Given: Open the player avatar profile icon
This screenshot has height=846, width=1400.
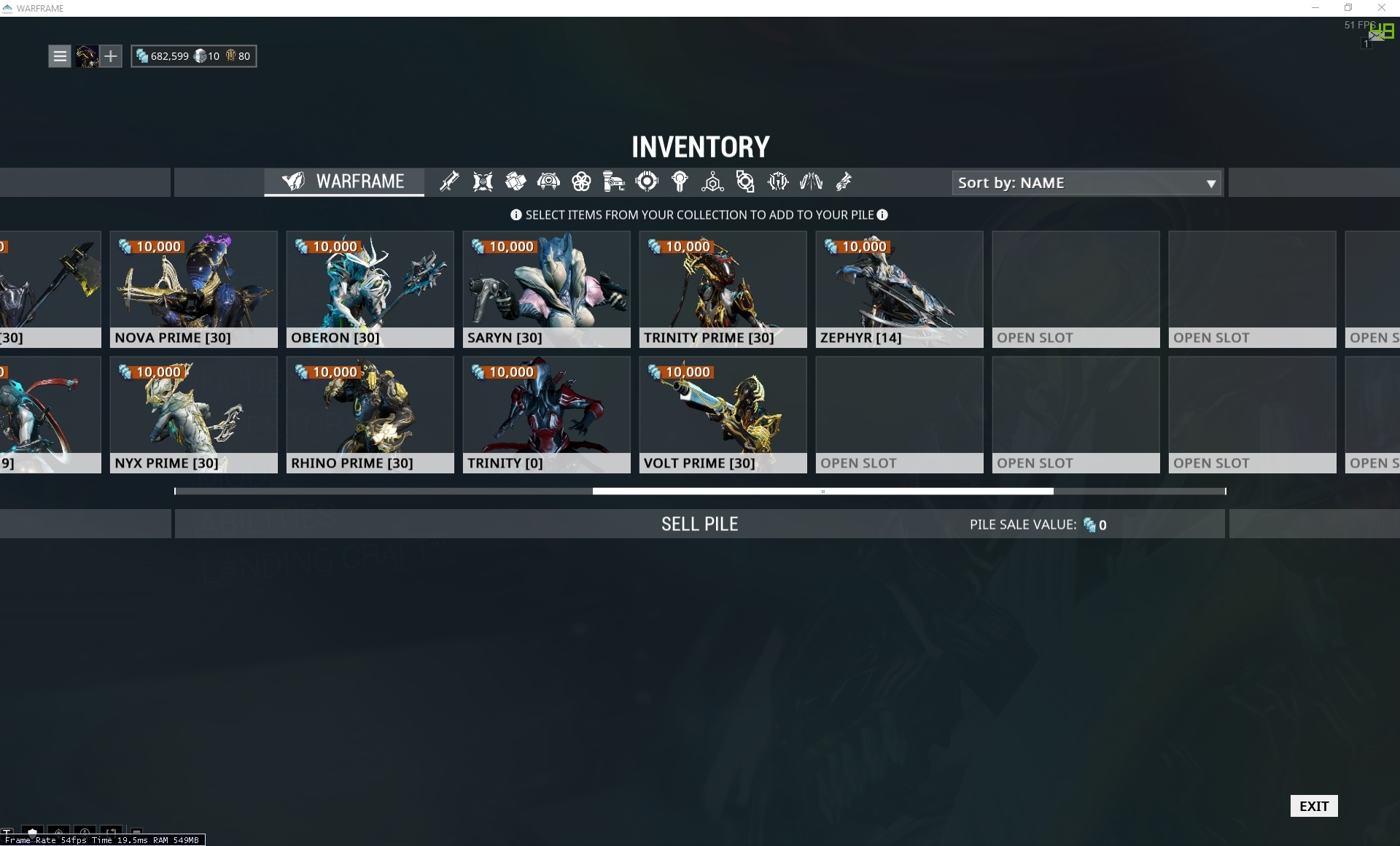Looking at the screenshot, I should pyautogui.click(x=87, y=56).
